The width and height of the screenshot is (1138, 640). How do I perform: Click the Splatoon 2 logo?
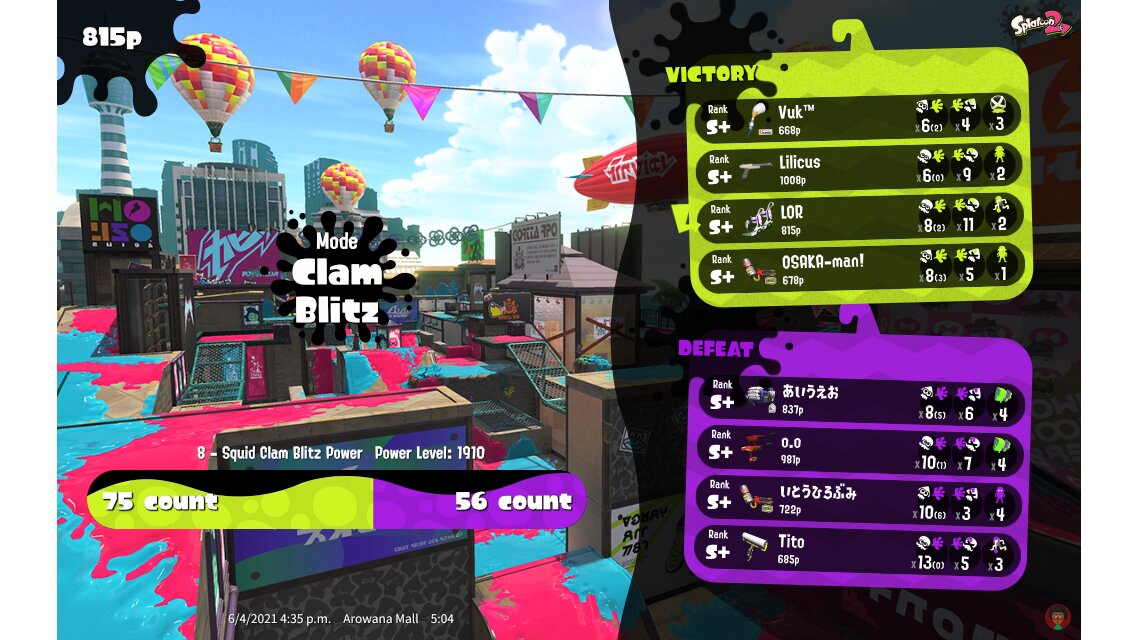click(x=1041, y=25)
